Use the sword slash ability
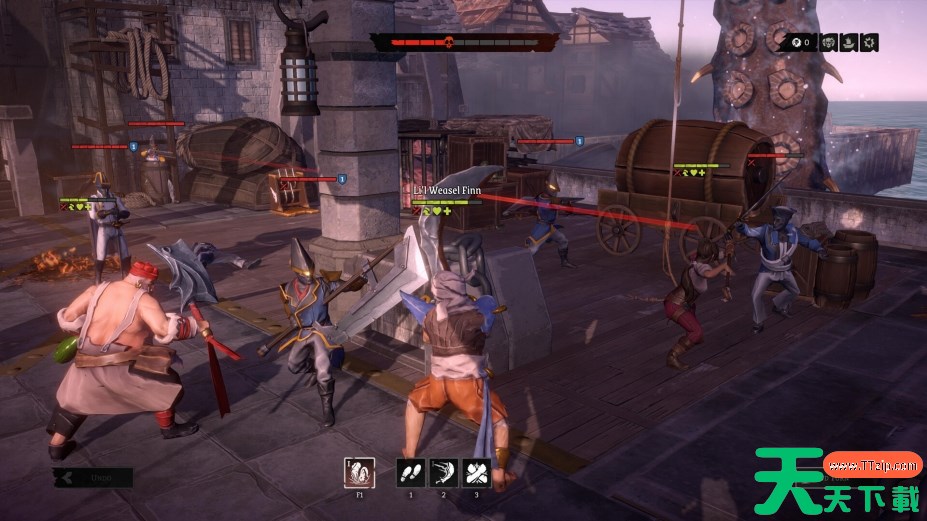Viewport: 927px width, 521px height. [x=444, y=473]
